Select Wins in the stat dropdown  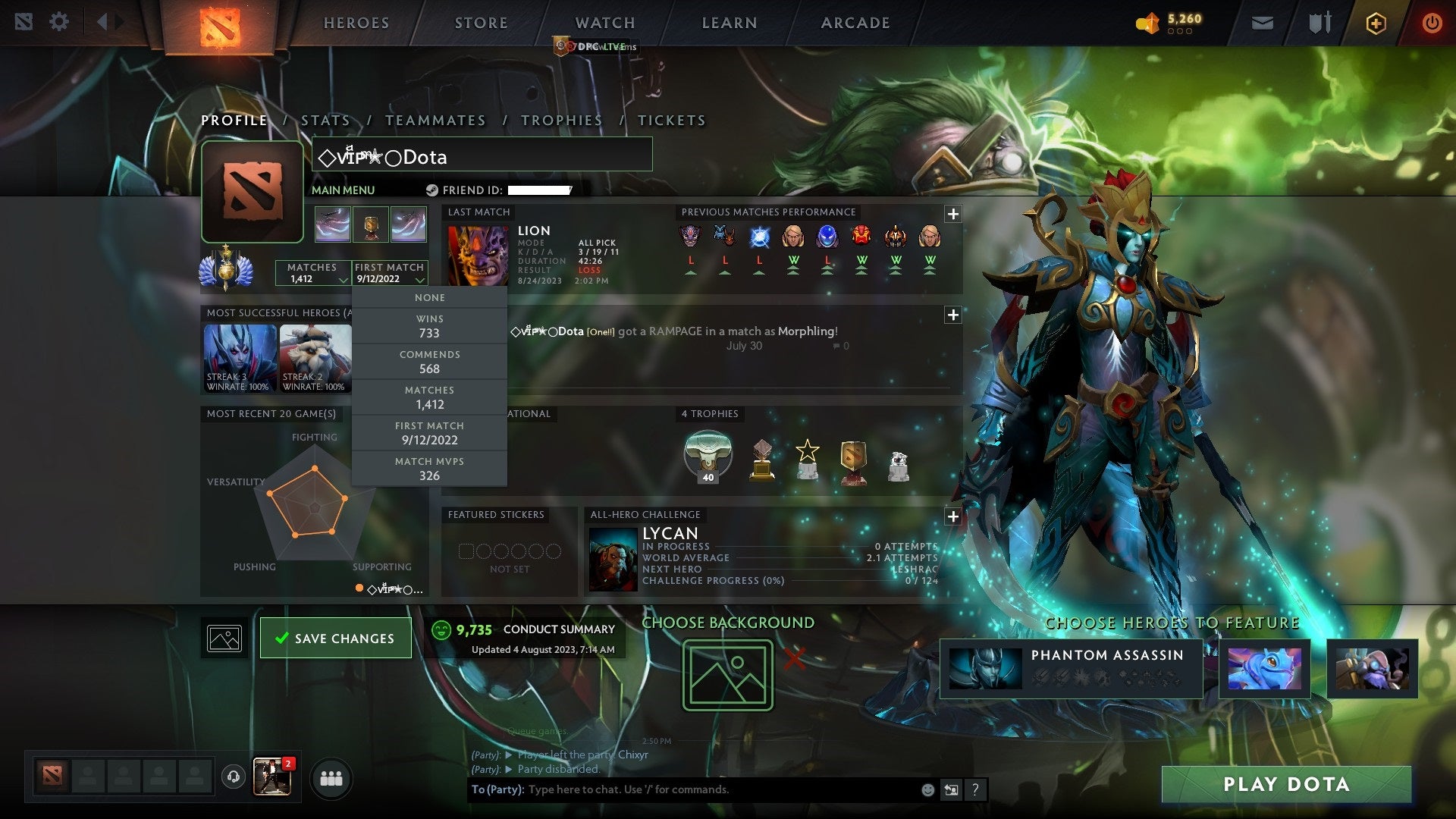pyautogui.click(x=429, y=326)
